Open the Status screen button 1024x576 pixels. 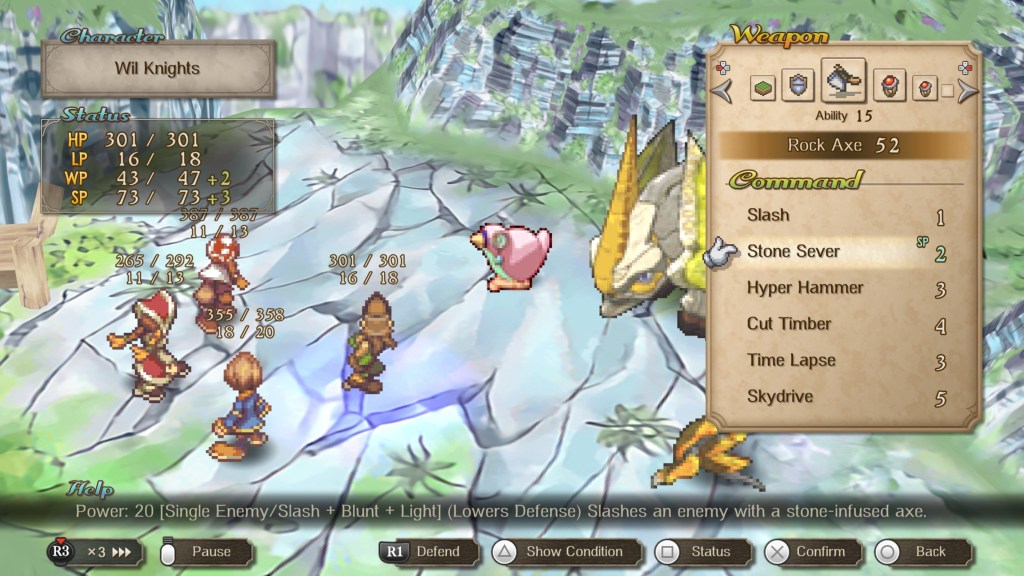[x=697, y=551]
